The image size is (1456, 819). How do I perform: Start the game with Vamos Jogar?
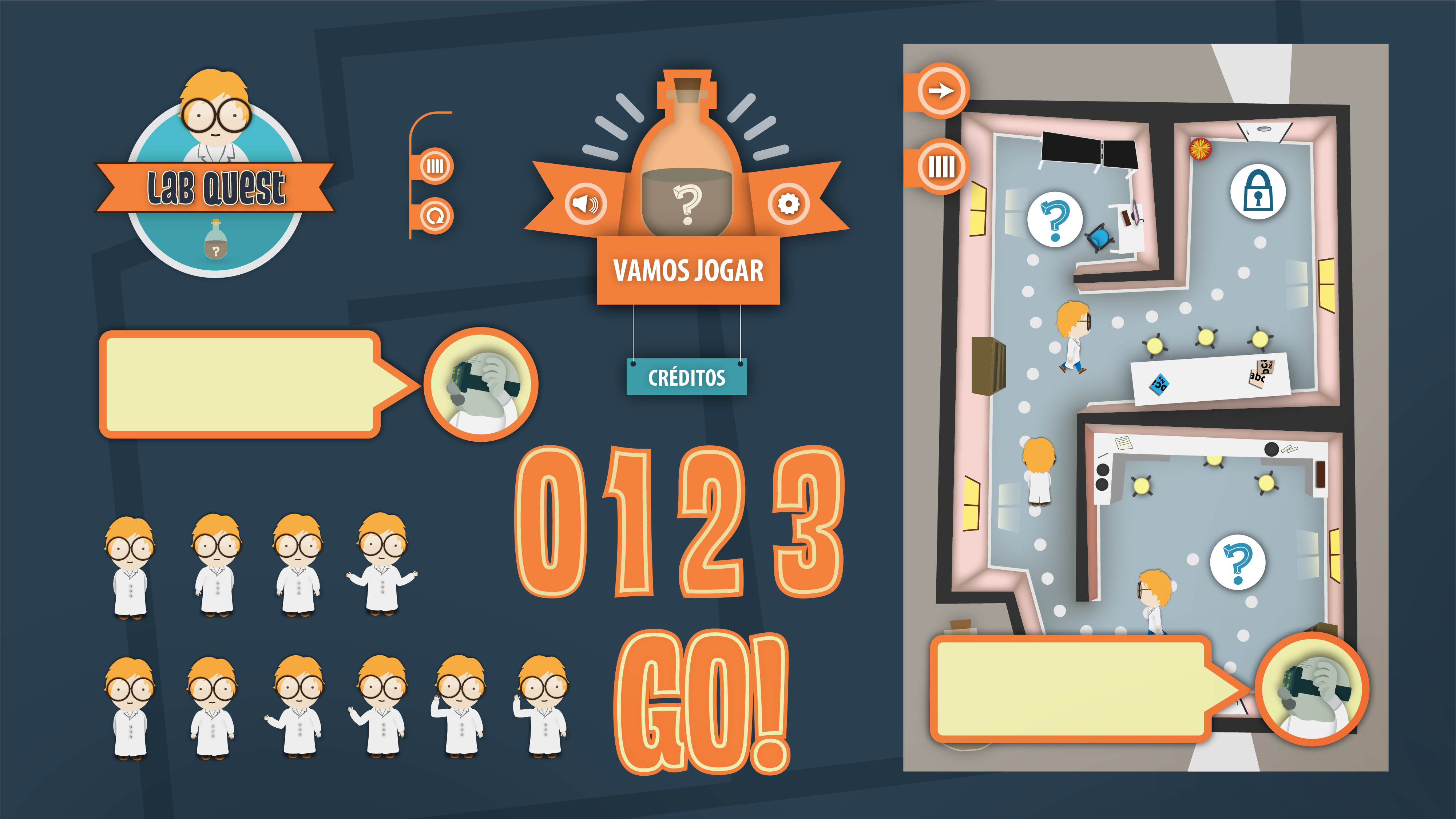[688, 271]
